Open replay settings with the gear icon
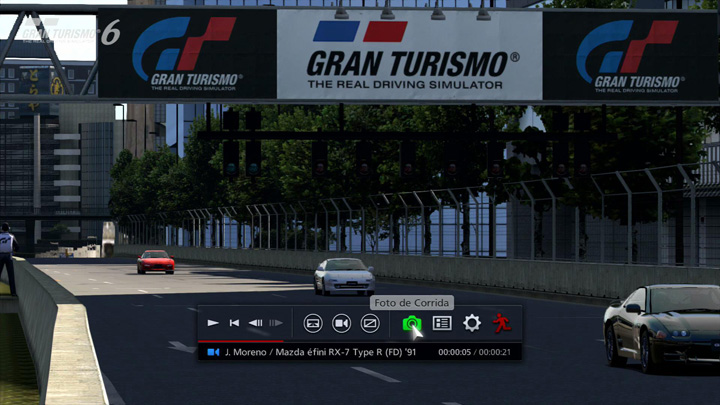This screenshot has height=405, width=720. pos(472,323)
